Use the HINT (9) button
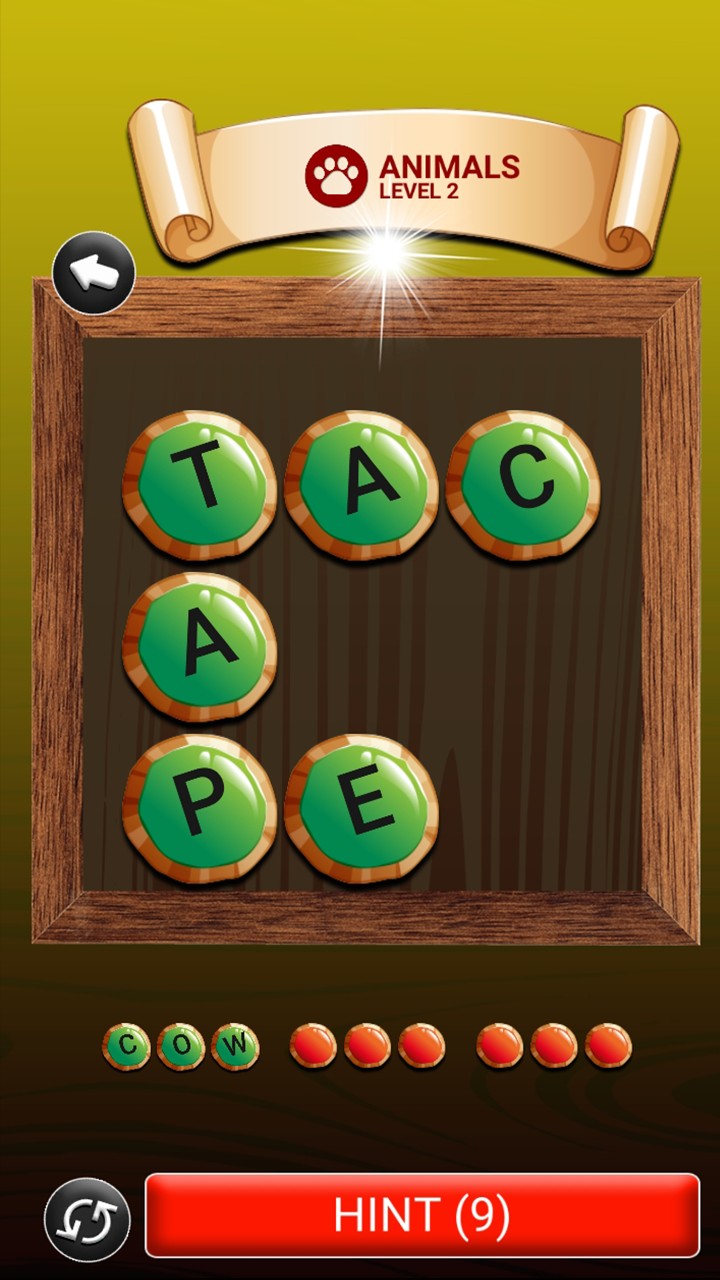This screenshot has height=1280, width=720. pyautogui.click(x=422, y=1215)
